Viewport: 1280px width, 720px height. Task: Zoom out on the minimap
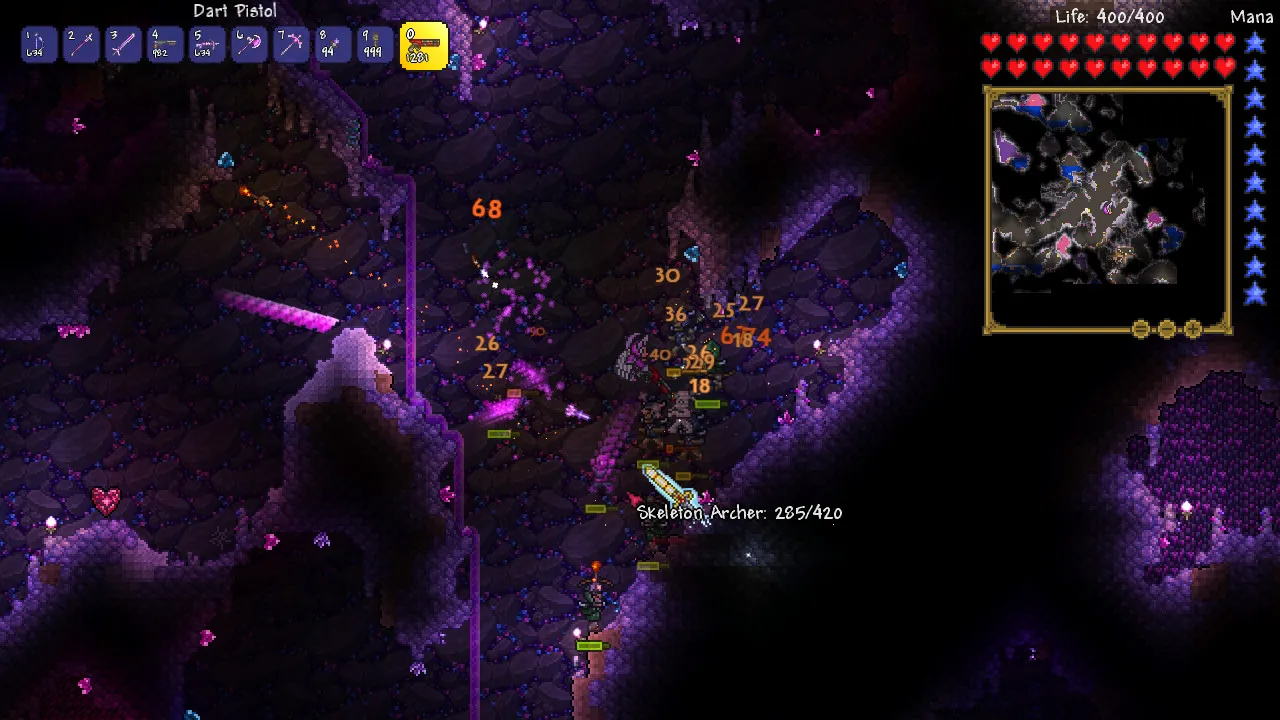coord(1166,328)
